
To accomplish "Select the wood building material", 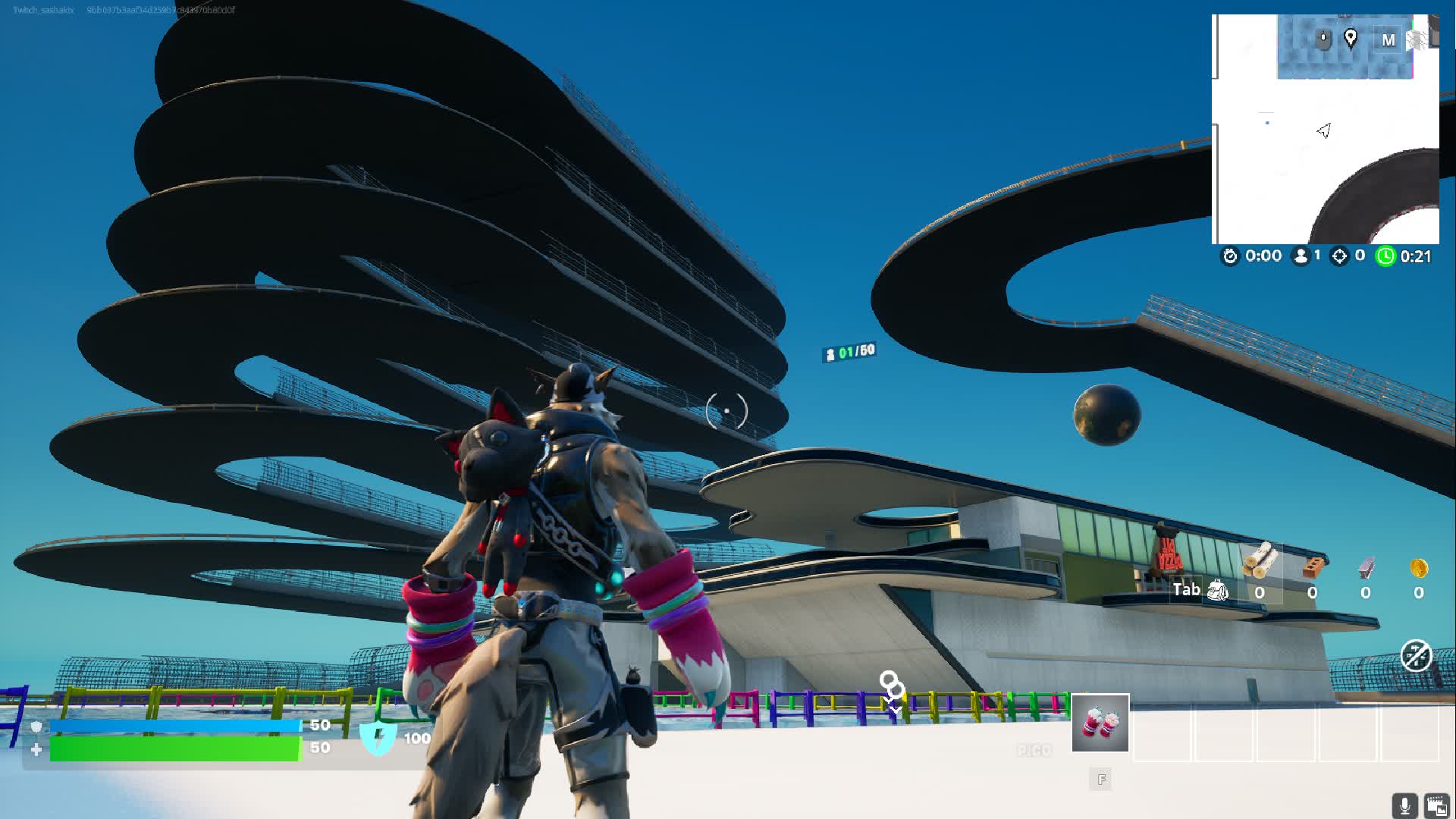I will (1260, 562).
